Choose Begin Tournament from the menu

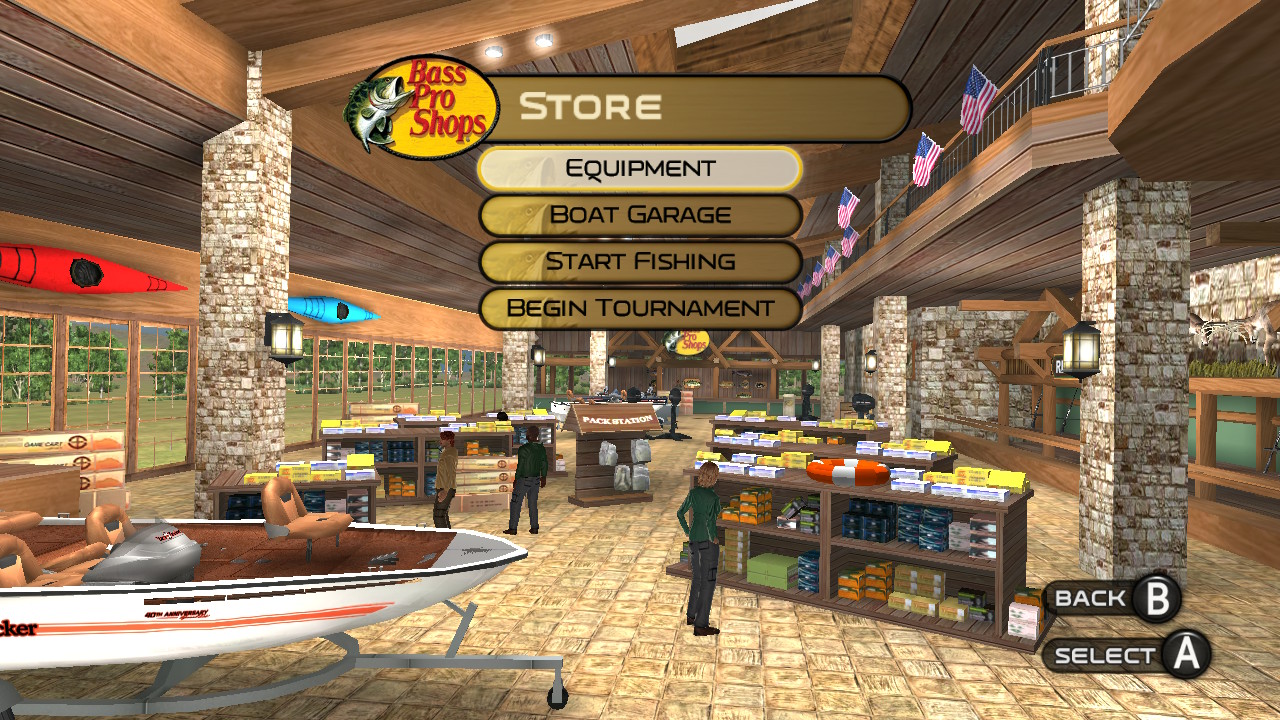[x=640, y=308]
